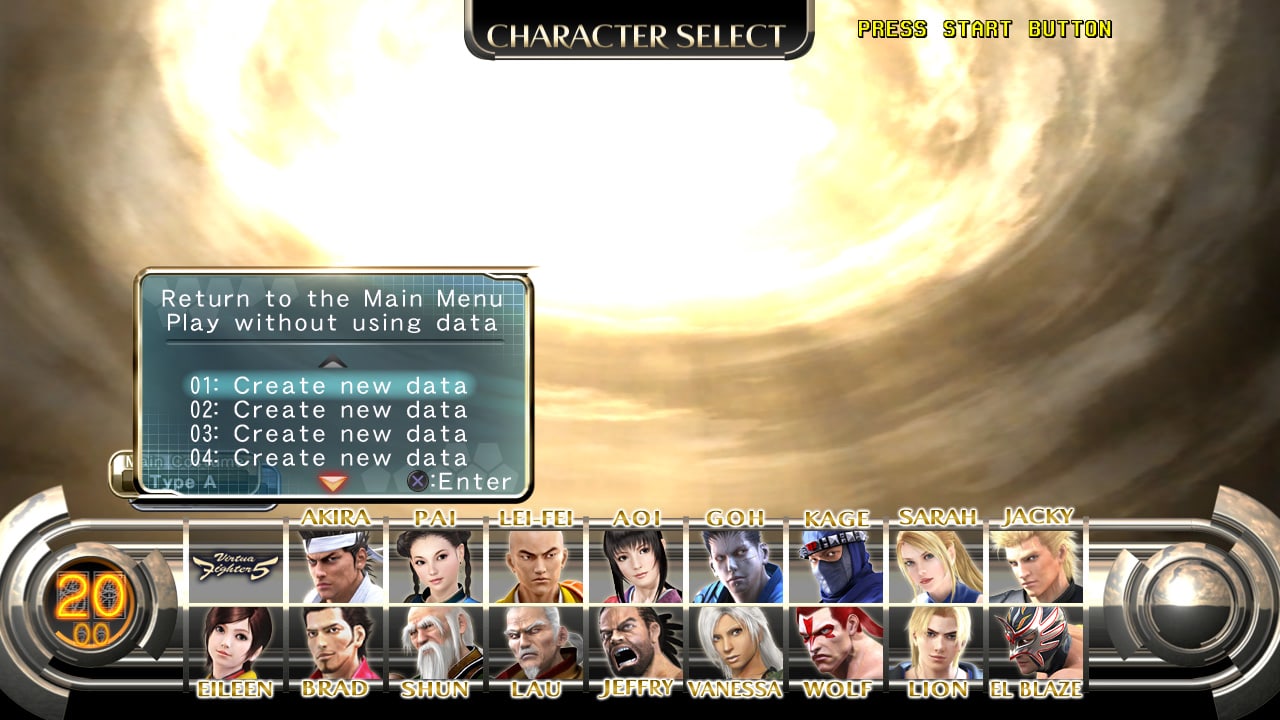Screen dimensions: 1280x720
Task: Click the up arrow above data slots
Action: coord(330,363)
